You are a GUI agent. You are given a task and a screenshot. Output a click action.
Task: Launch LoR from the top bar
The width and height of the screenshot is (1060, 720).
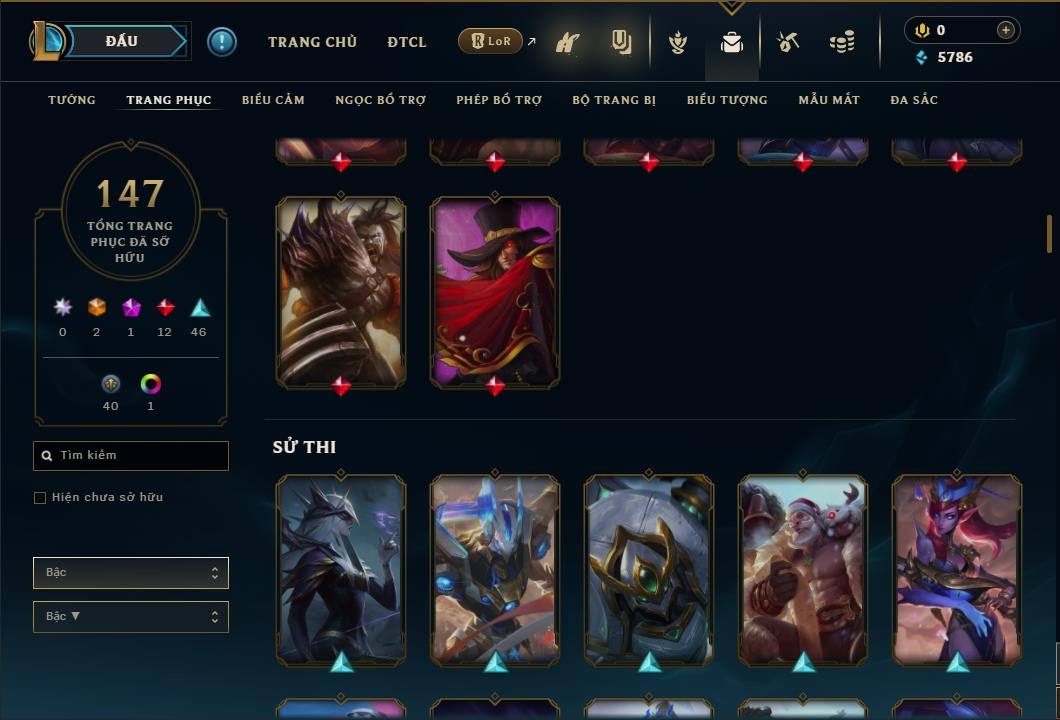point(491,41)
